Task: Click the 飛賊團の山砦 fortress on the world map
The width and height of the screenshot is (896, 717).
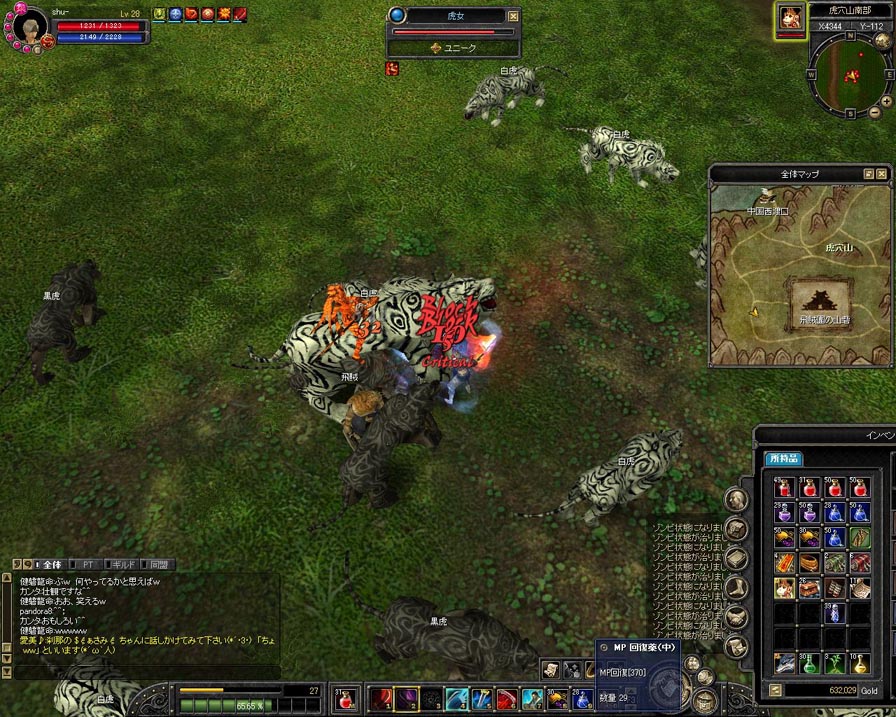Action: 822,299
